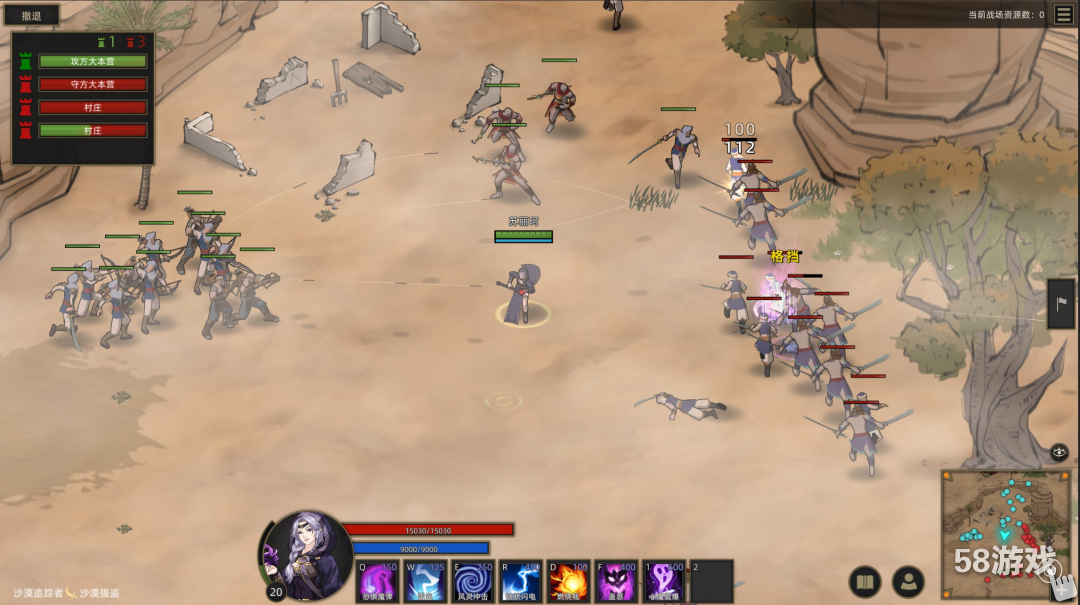This screenshot has height=605, width=1080.
Task: Open the book journal icon
Action: (865, 581)
